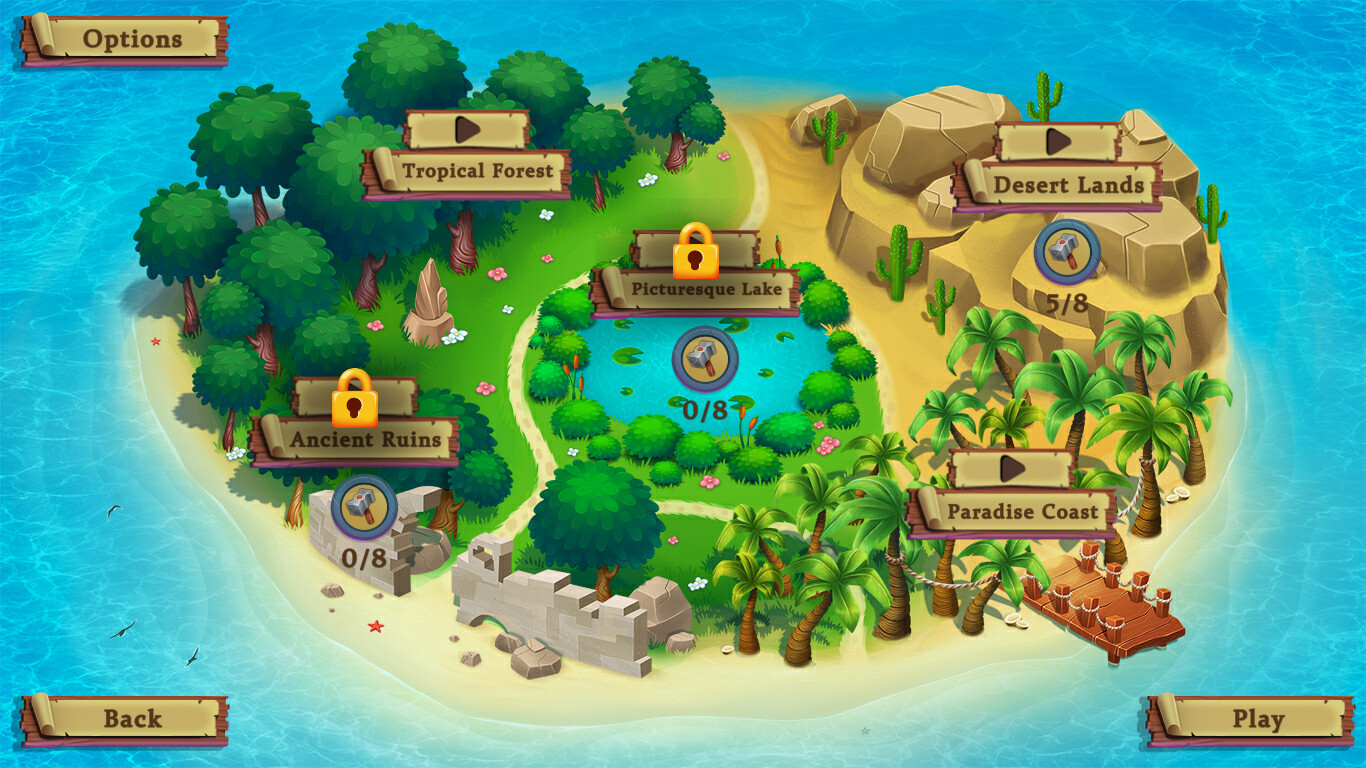This screenshot has width=1366, height=768.
Task: Open the Tropical Forest level banner
Action: pos(479,170)
